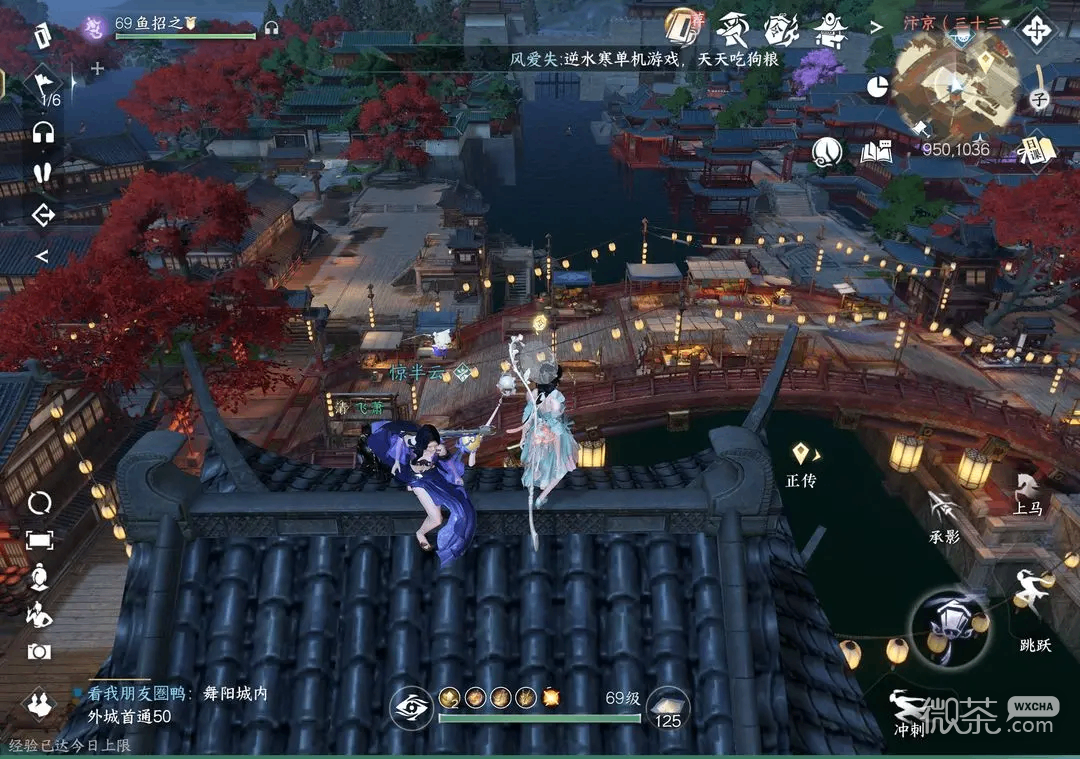
Task: Open the camera photo mode icon
Action: click(40, 651)
